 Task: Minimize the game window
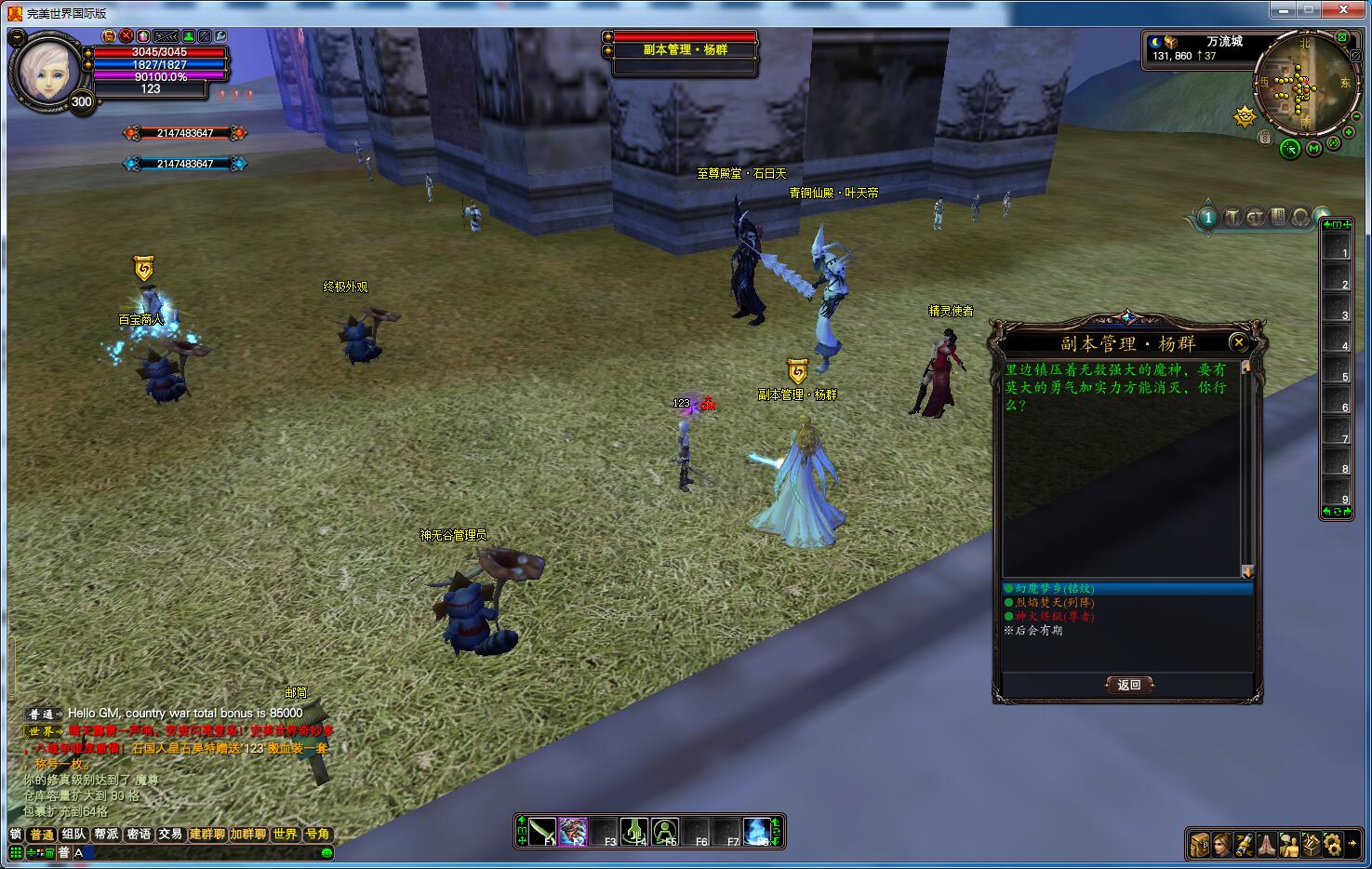pyautogui.click(x=1283, y=10)
